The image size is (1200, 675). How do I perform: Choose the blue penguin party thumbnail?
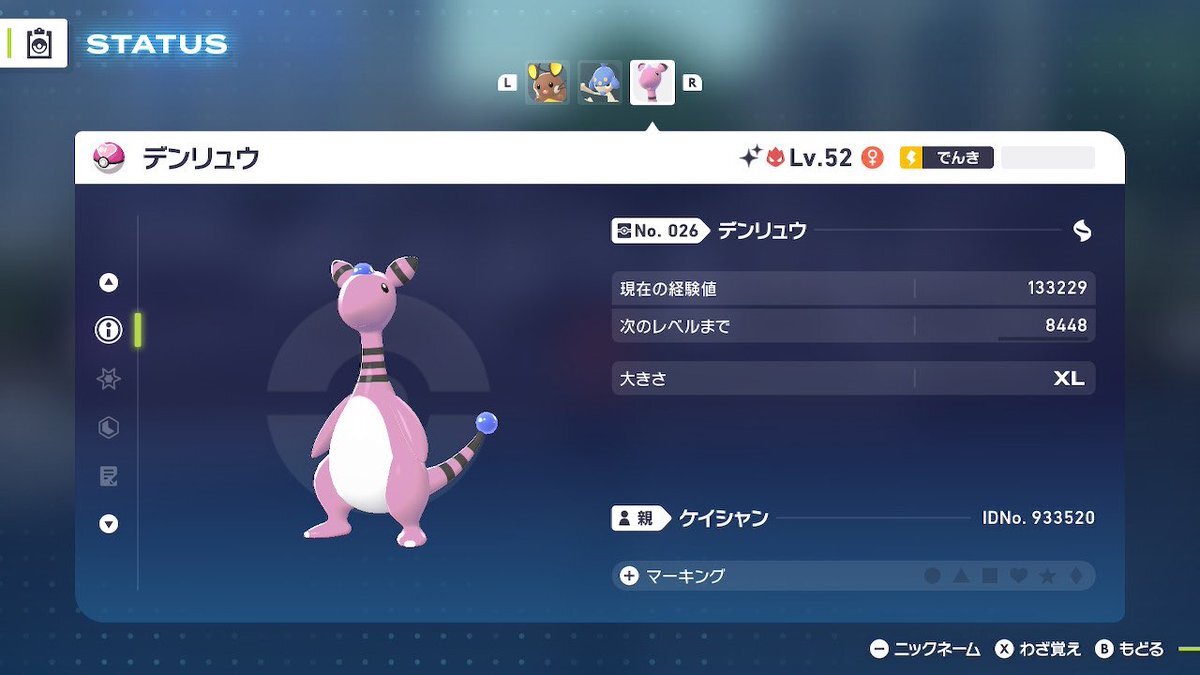tap(600, 83)
